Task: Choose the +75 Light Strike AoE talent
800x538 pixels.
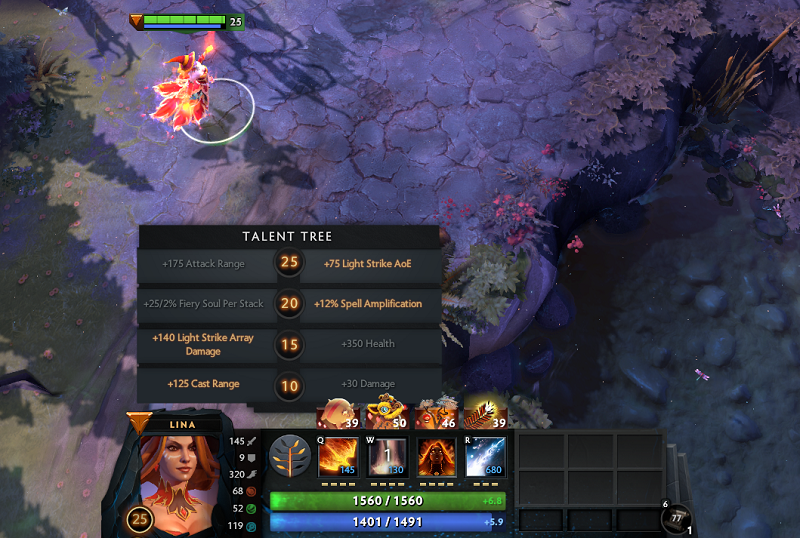Action: pos(367,264)
